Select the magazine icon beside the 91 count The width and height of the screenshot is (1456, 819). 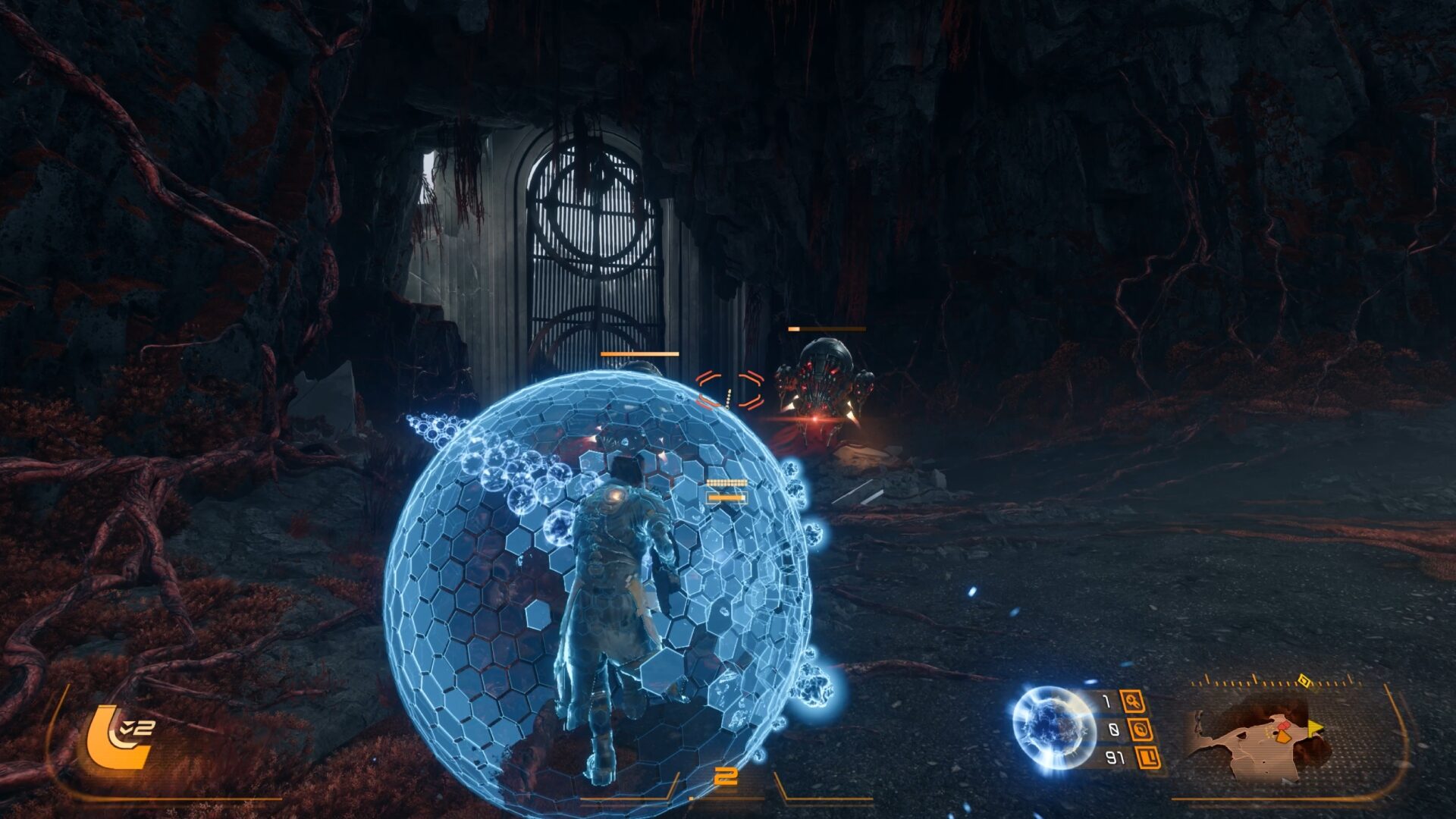(x=1147, y=759)
